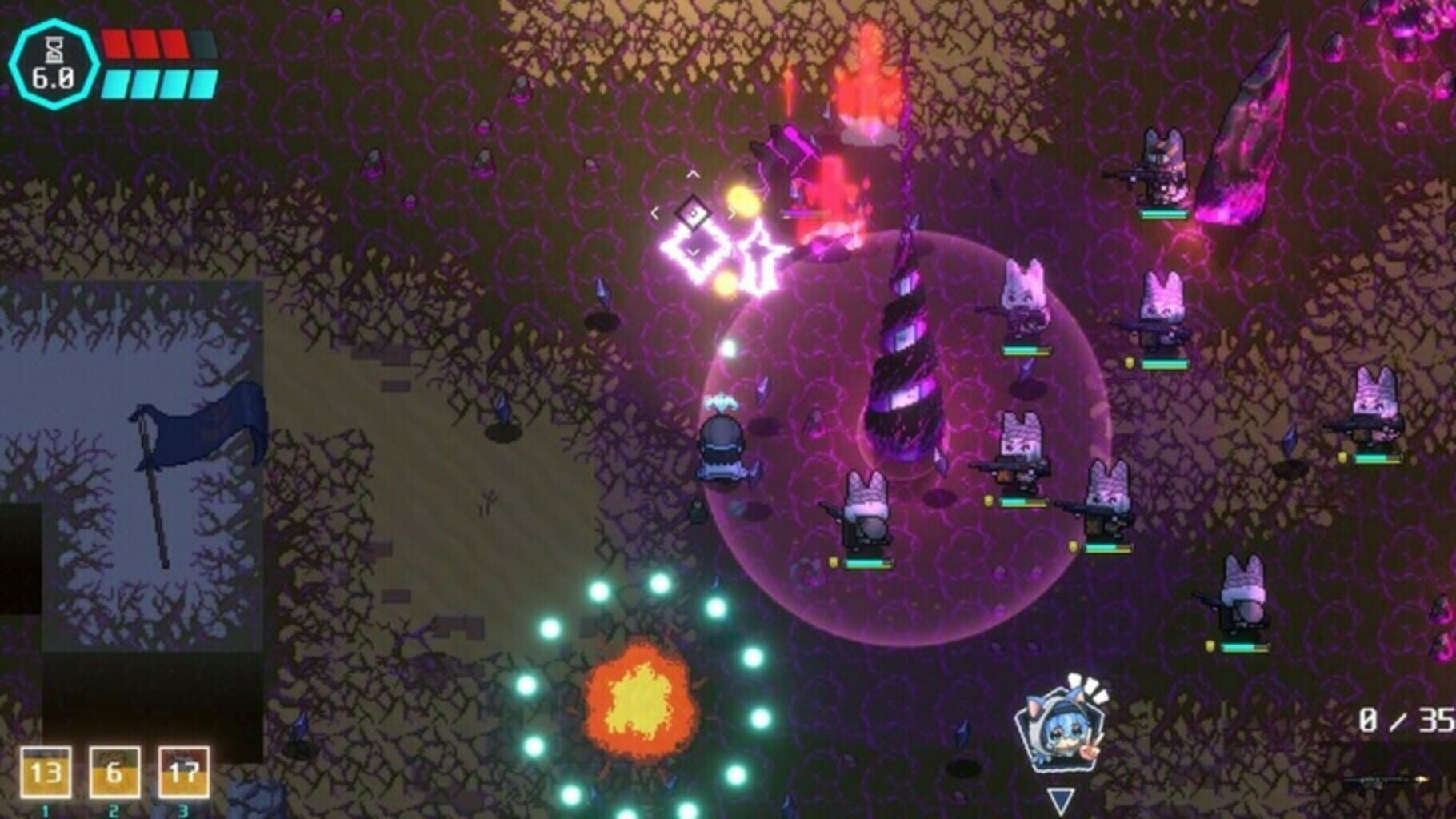This screenshot has width=1456, height=819.
Task: Click item slot 1 containing 13 units
Action: point(46,773)
